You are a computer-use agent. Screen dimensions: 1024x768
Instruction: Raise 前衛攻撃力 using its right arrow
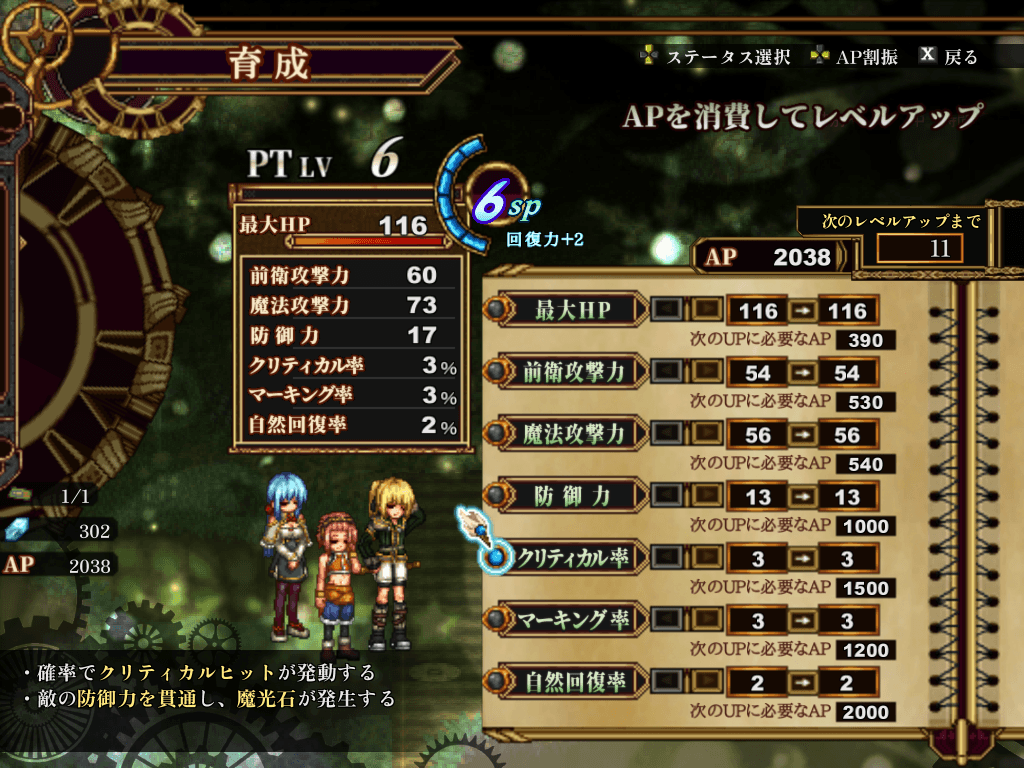(706, 372)
